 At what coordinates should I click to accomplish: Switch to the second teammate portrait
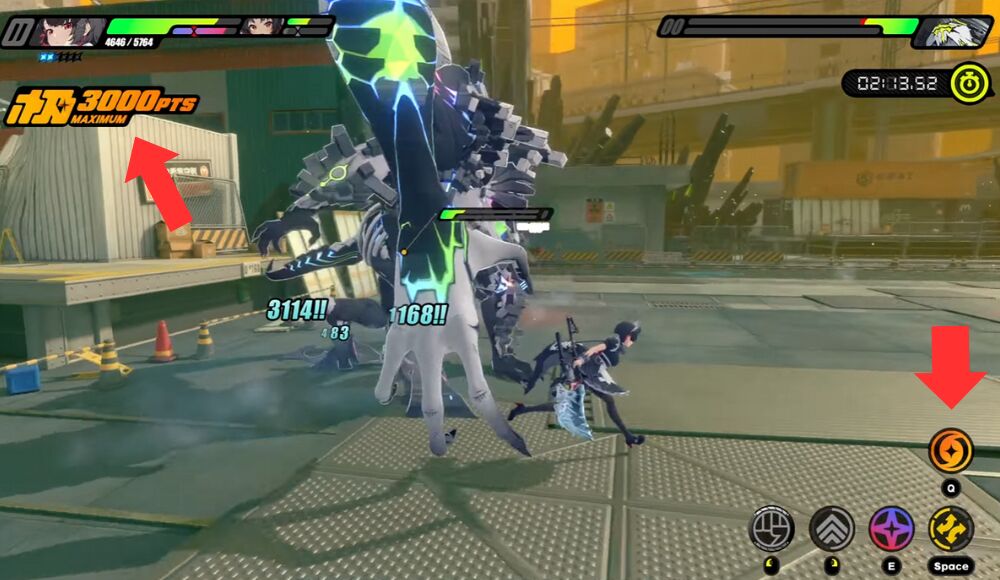(260, 26)
